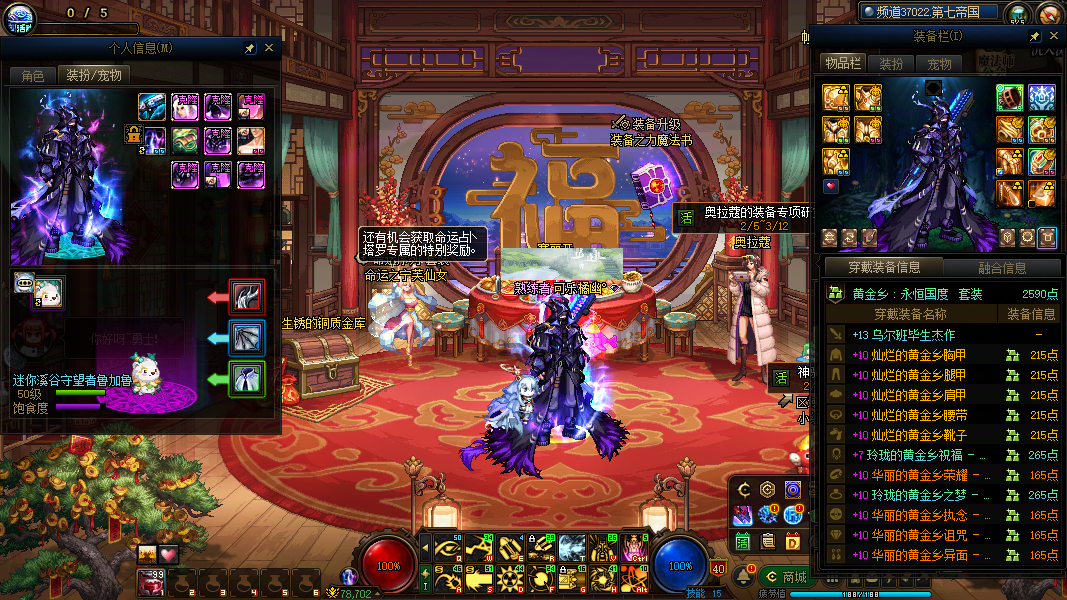The height and width of the screenshot is (600, 1067).
Task: Select the 穿戴装备信息 tab
Action: (x=883, y=268)
